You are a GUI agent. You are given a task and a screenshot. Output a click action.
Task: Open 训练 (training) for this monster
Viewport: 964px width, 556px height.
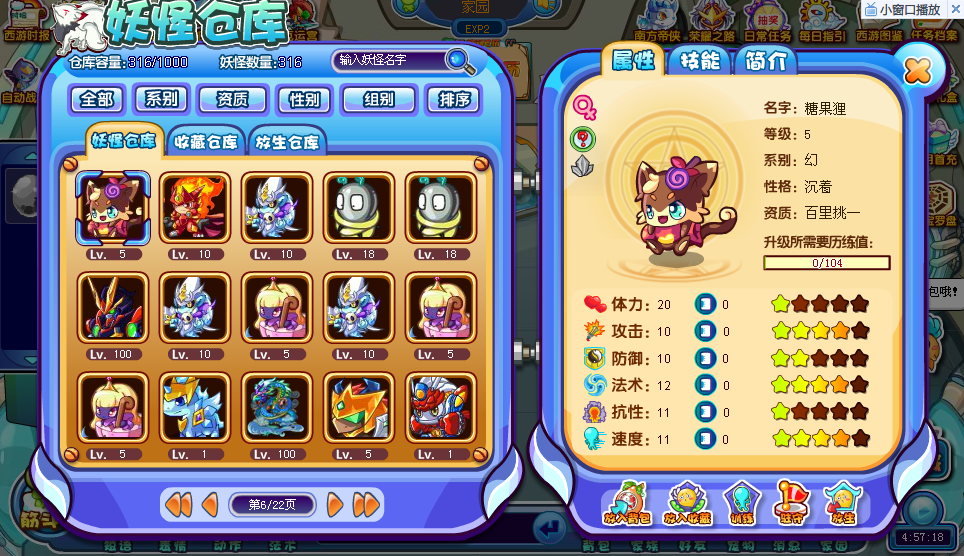[741, 504]
